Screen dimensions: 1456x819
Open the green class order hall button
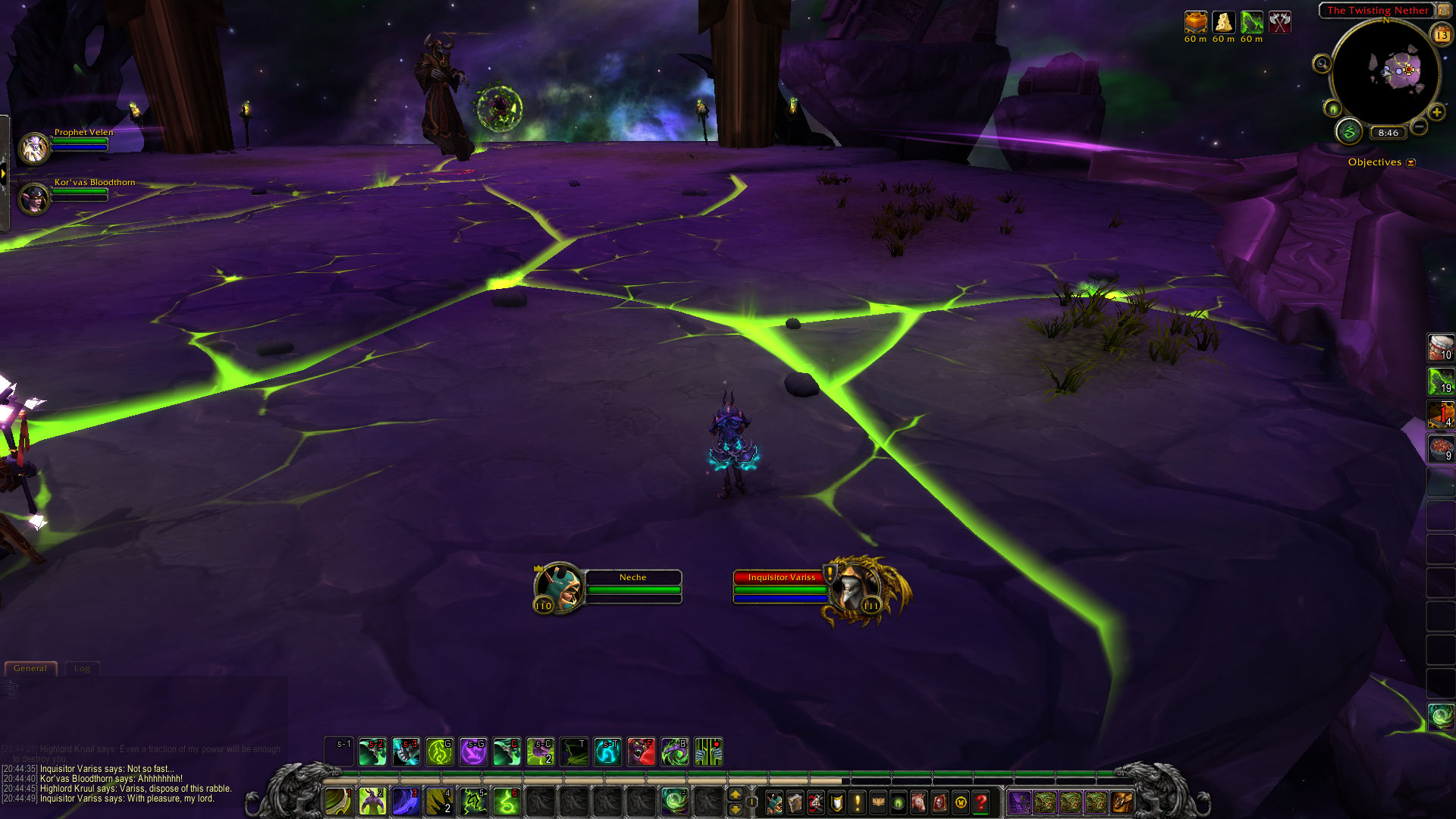pyautogui.click(x=1348, y=132)
